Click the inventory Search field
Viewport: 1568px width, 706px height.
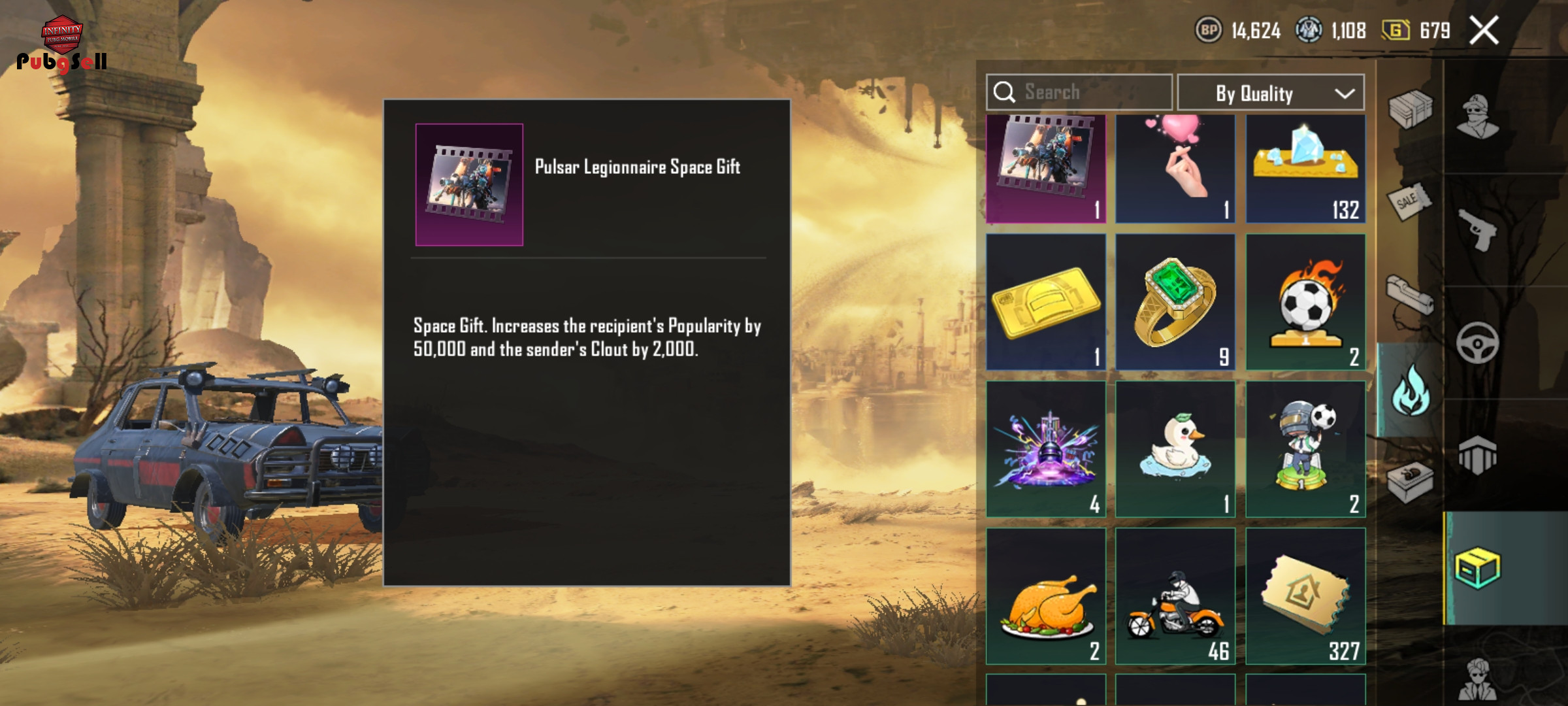pyautogui.click(x=1079, y=93)
